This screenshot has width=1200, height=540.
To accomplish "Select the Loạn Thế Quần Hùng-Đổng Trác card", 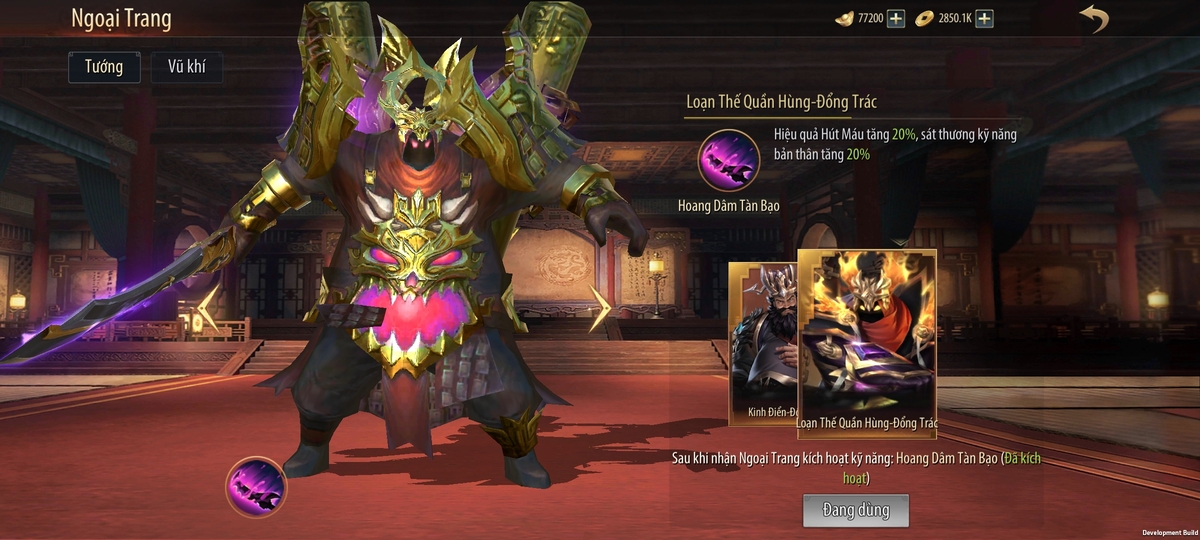I will pyautogui.click(x=867, y=340).
